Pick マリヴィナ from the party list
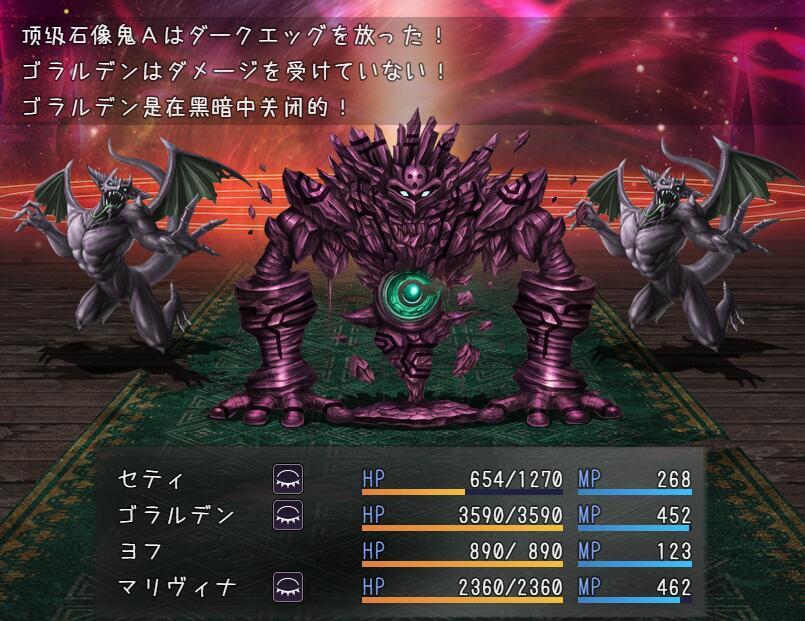The height and width of the screenshot is (621, 805). (176, 588)
